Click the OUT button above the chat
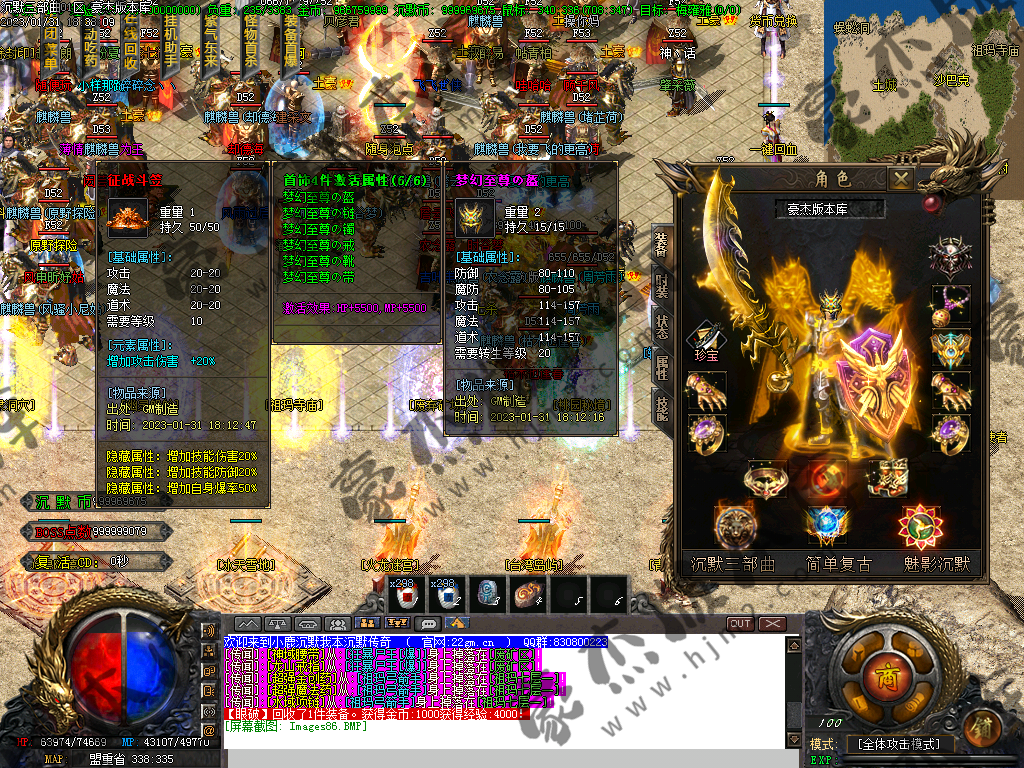 pos(740,623)
